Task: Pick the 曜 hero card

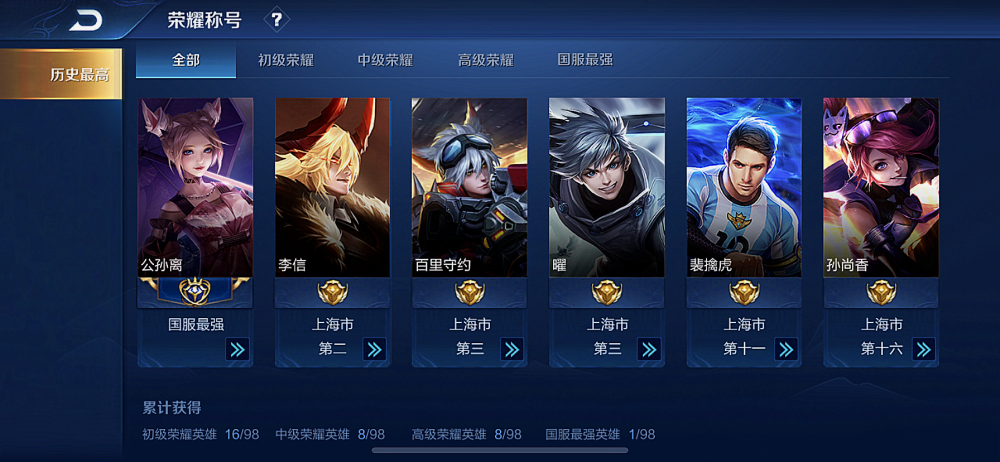Action: [x=606, y=188]
